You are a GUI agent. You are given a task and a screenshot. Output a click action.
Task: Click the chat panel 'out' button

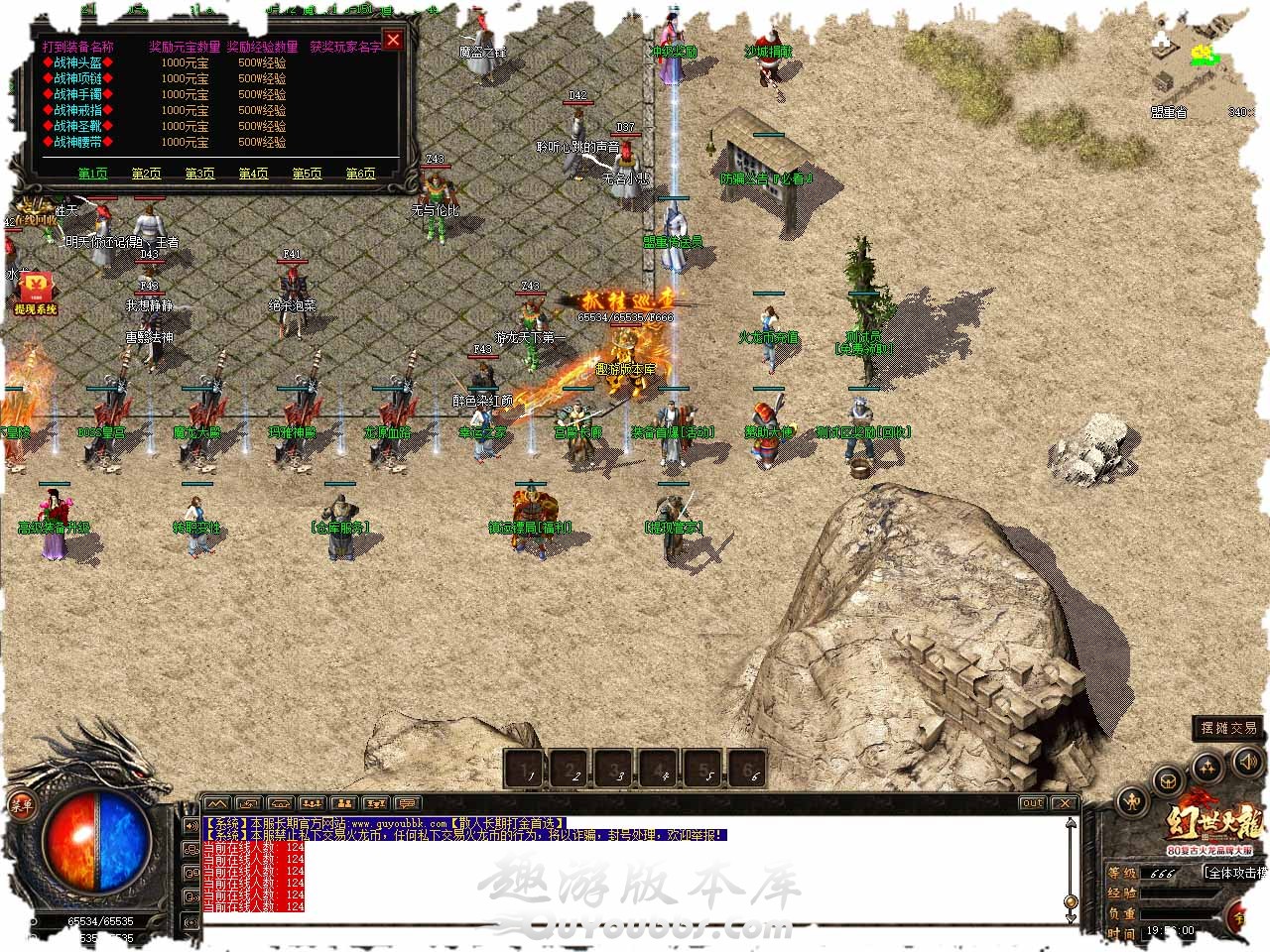(x=1032, y=803)
